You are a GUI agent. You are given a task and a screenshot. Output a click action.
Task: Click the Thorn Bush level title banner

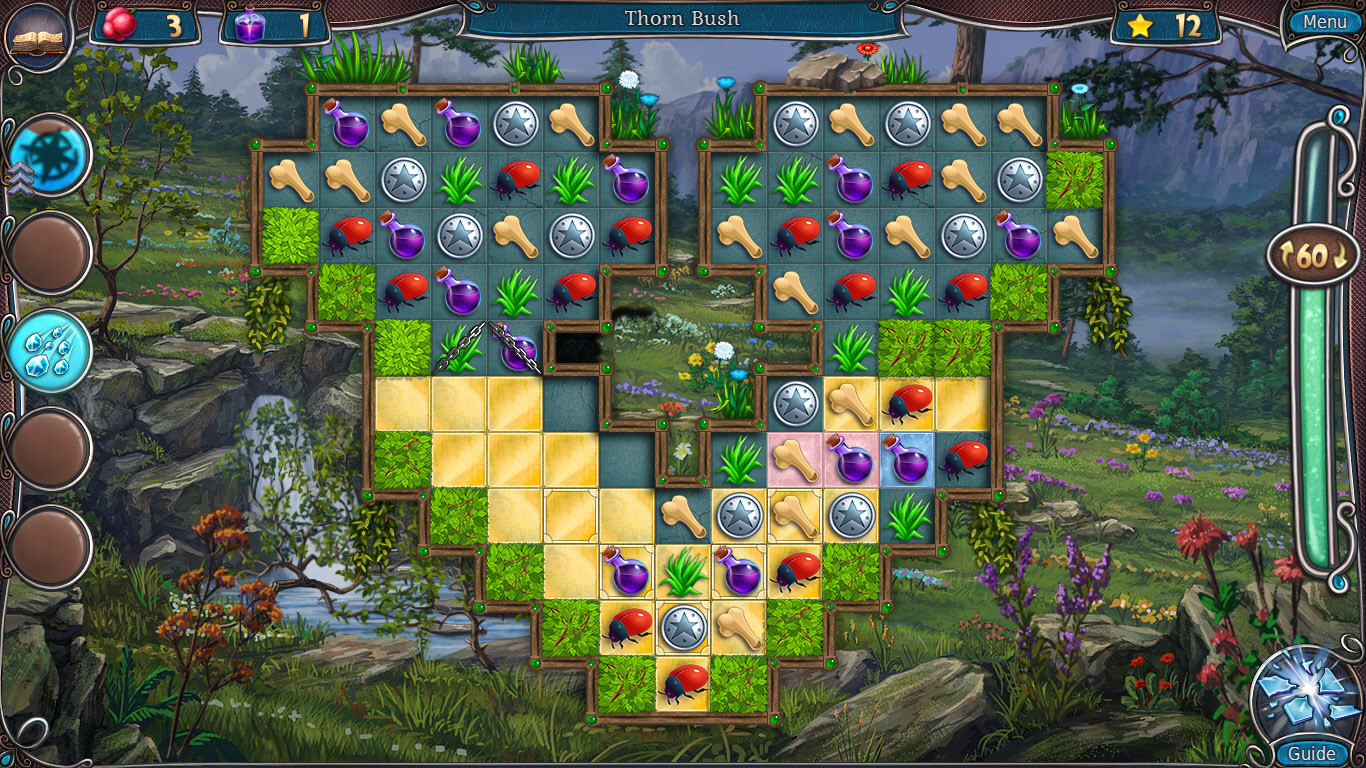tap(683, 18)
